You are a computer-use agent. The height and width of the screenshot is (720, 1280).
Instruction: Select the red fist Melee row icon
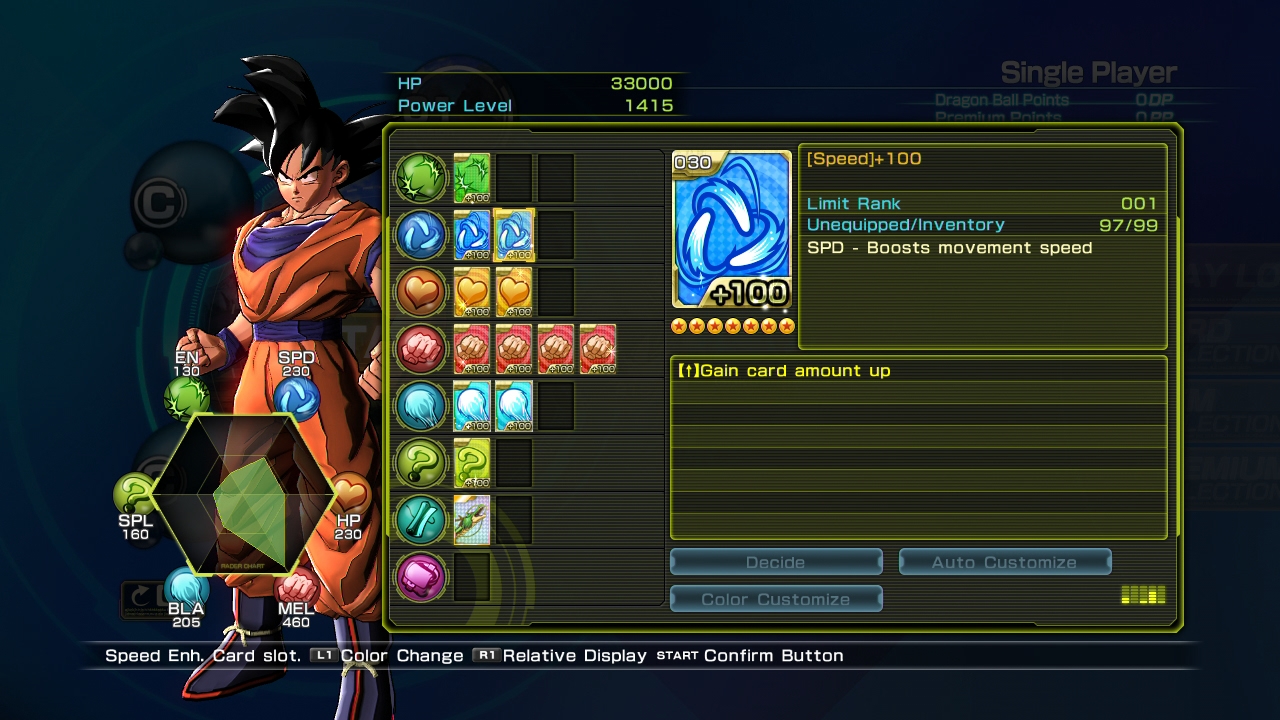[x=421, y=349]
